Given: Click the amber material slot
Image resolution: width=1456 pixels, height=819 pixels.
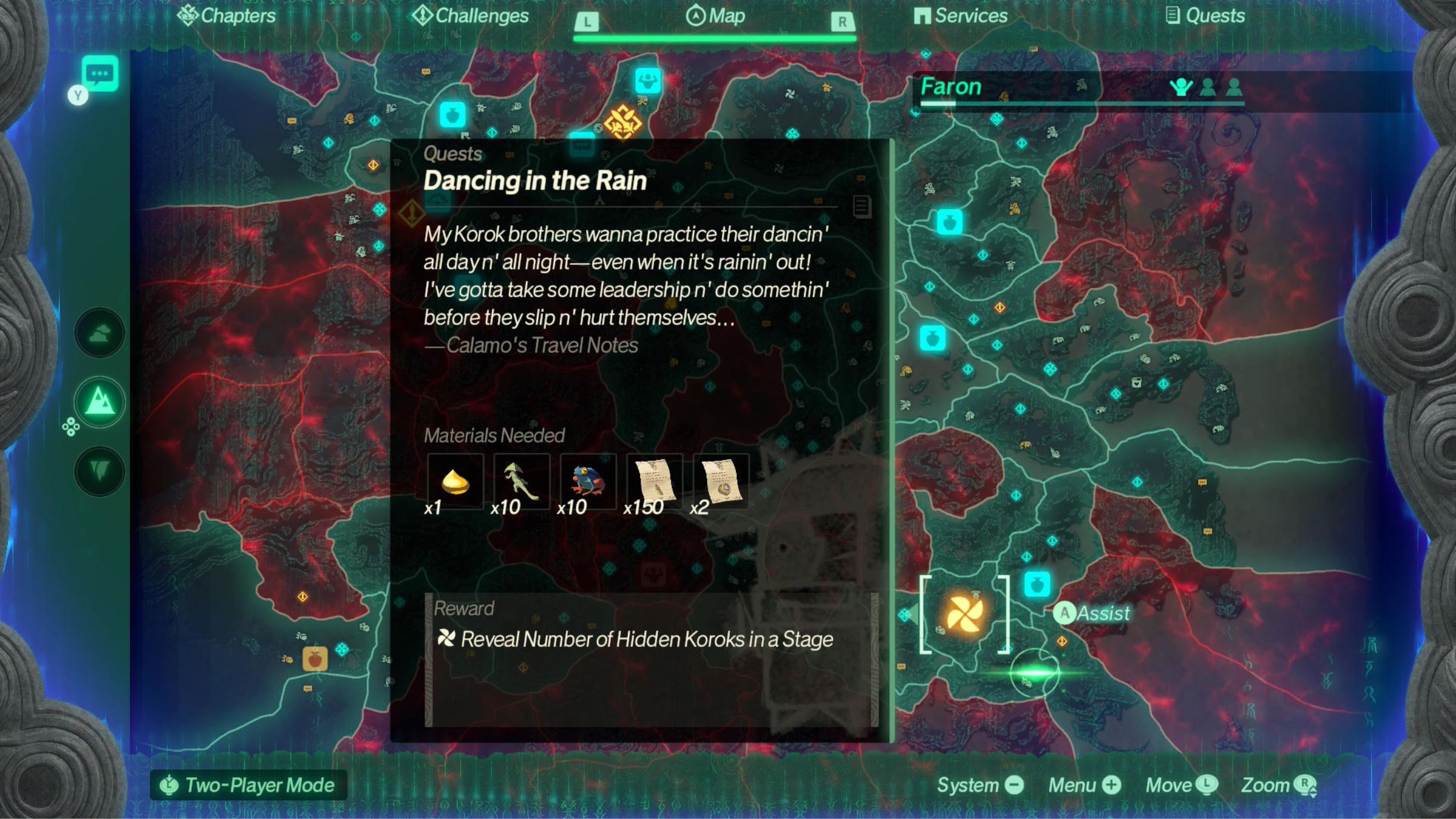Looking at the screenshot, I should [x=455, y=482].
